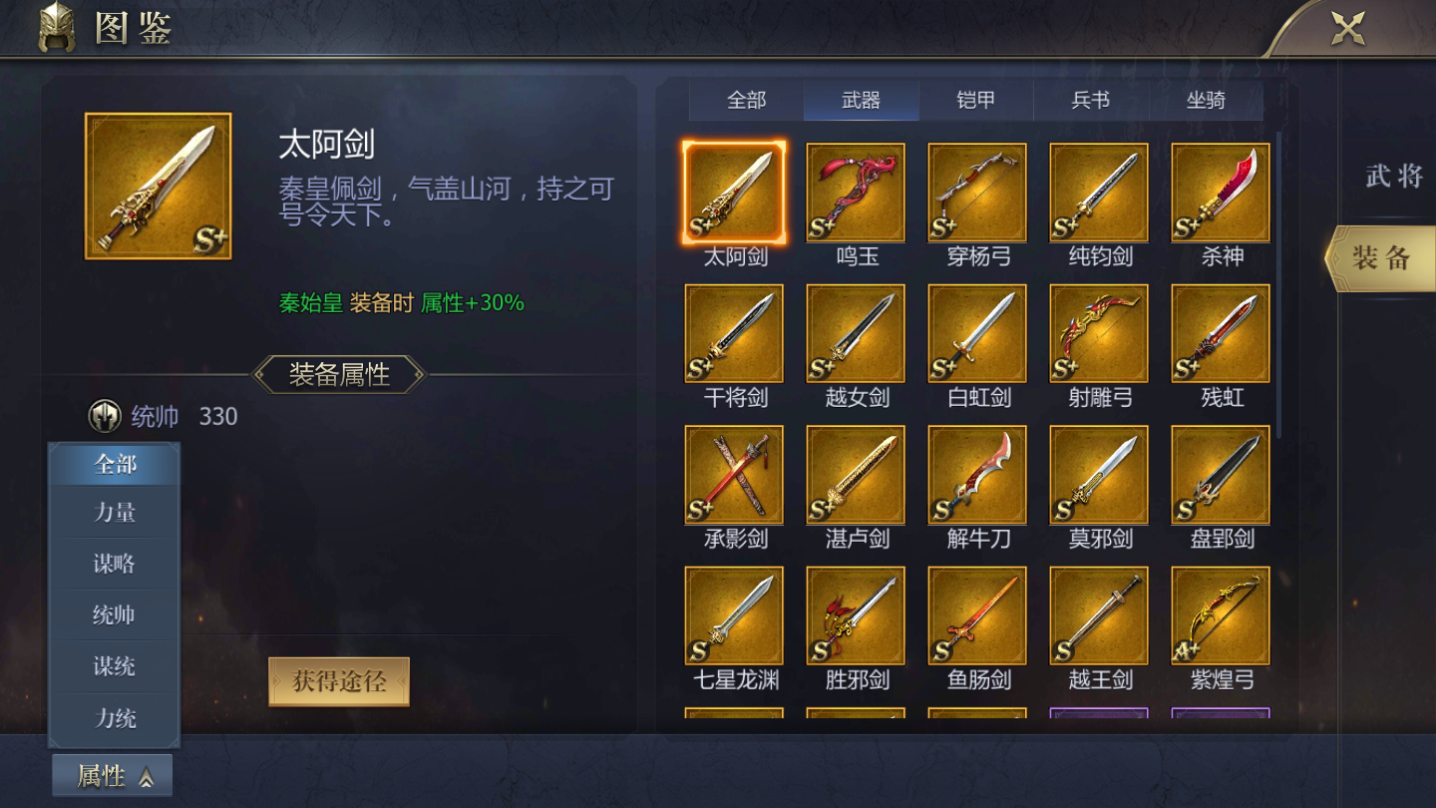1436x808 pixels.
Task: Switch to the 坐骑 category tab
Action: point(1205,99)
